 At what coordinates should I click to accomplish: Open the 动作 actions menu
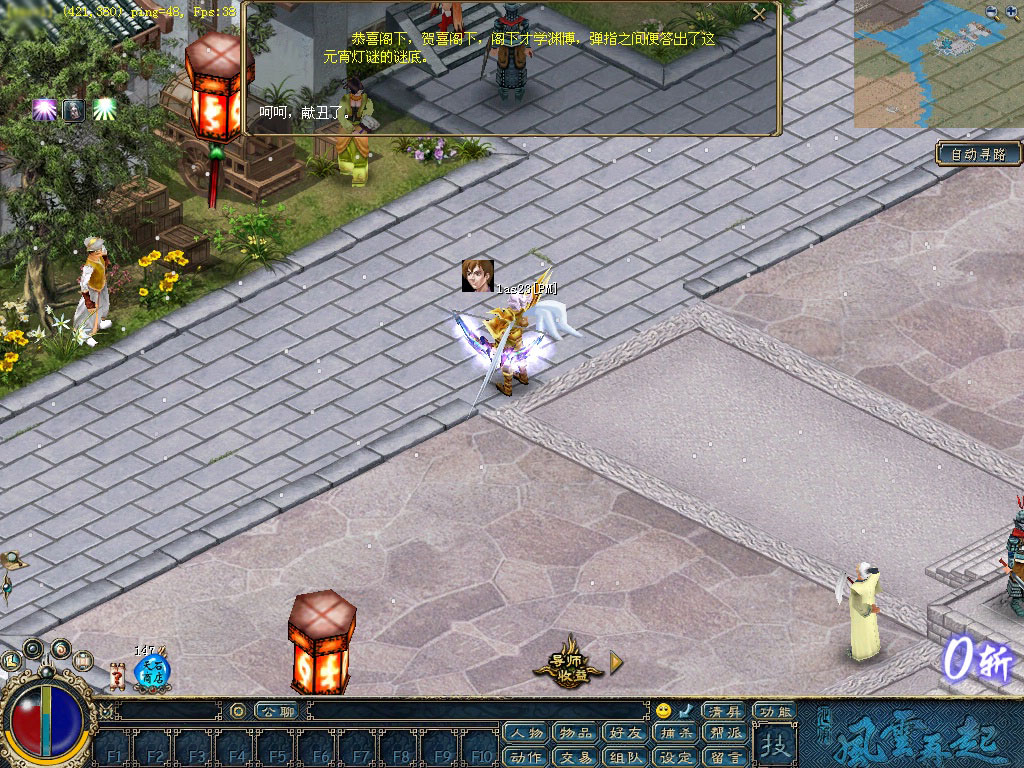(527, 756)
